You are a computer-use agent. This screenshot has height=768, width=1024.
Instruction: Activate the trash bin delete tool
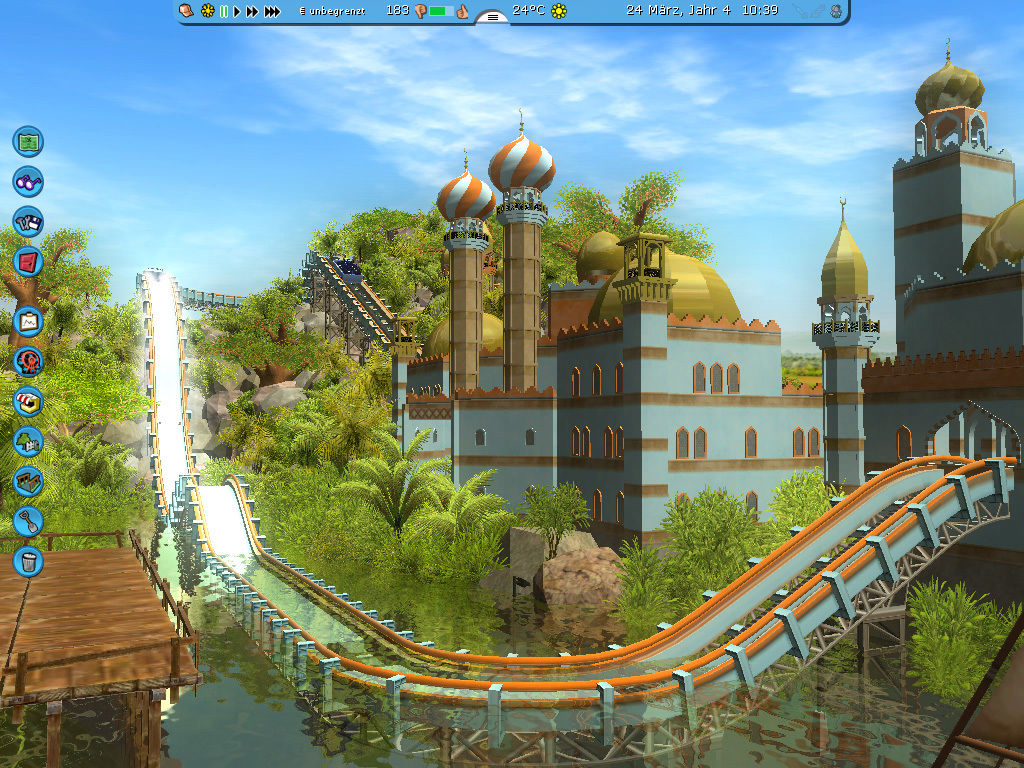pyautogui.click(x=28, y=561)
